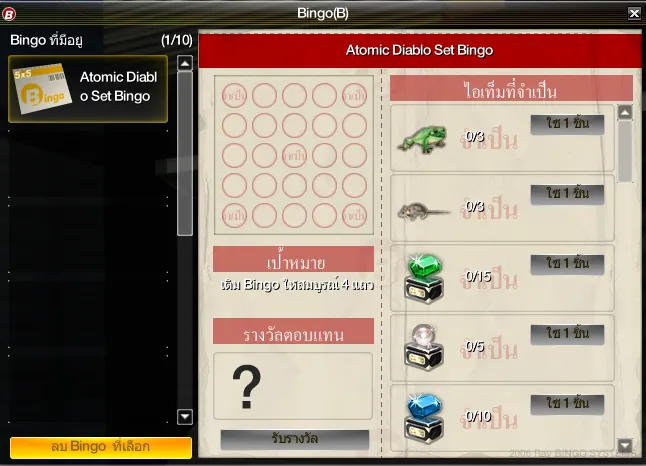Click the required items scroll-down arrow

click(625, 444)
